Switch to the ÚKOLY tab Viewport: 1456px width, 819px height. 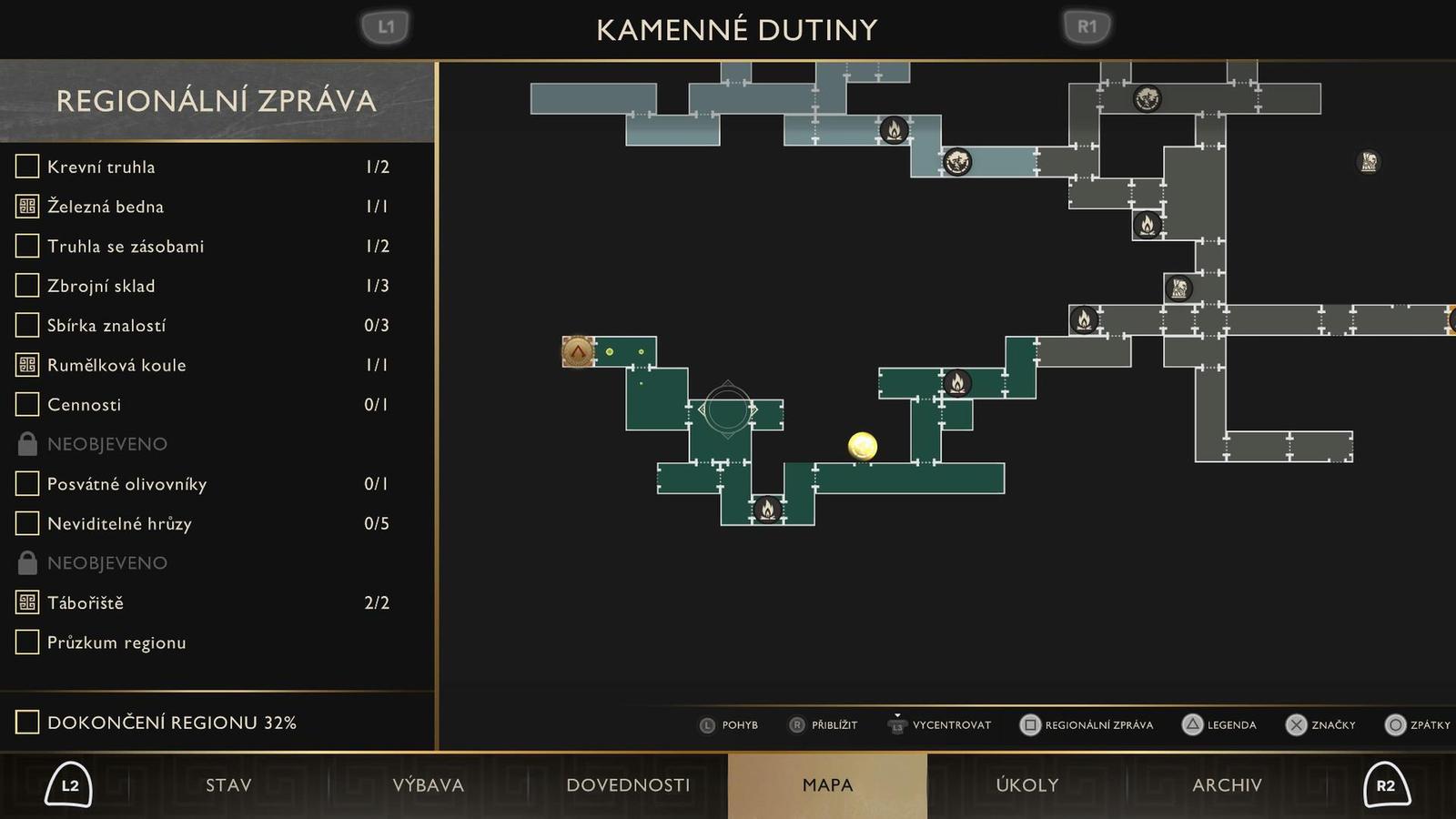1026,784
